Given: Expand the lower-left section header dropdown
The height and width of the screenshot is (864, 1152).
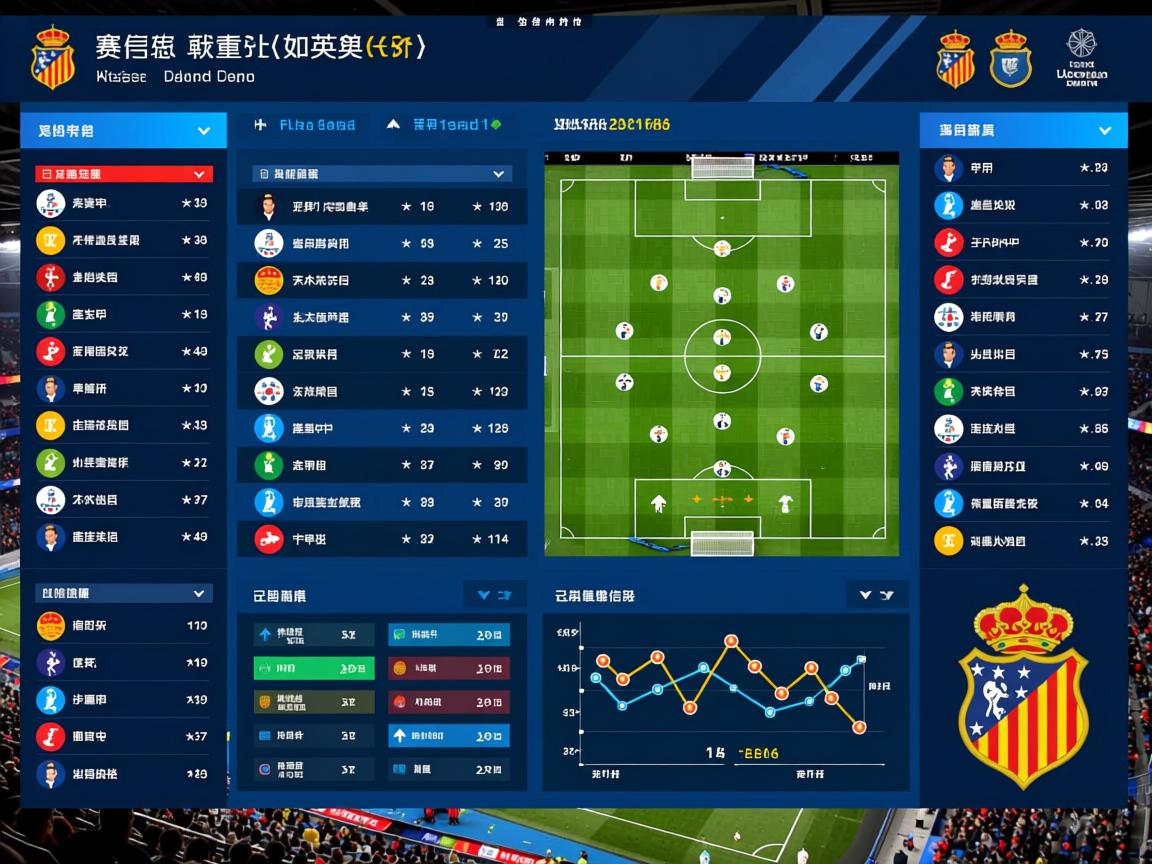Looking at the screenshot, I should [198, 593].
